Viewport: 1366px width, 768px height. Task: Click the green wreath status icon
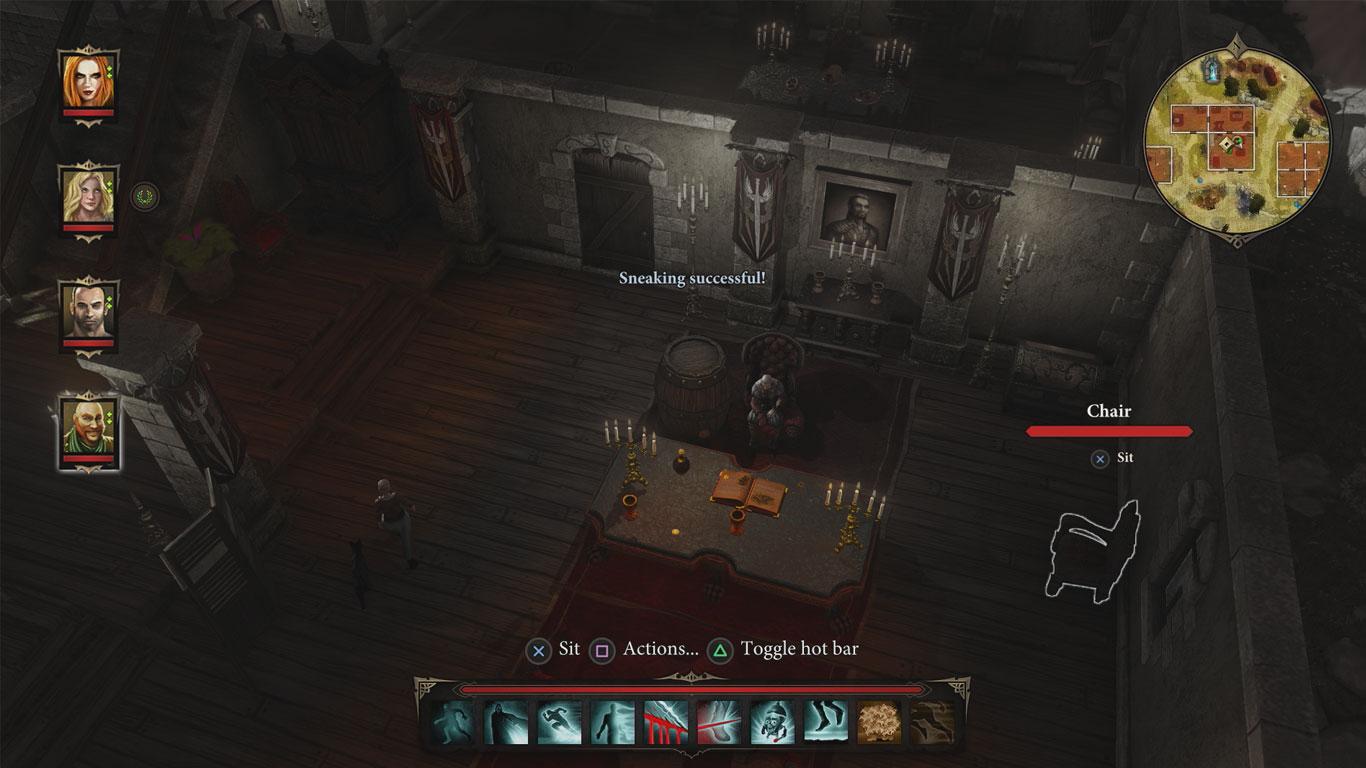pos(145,194)
